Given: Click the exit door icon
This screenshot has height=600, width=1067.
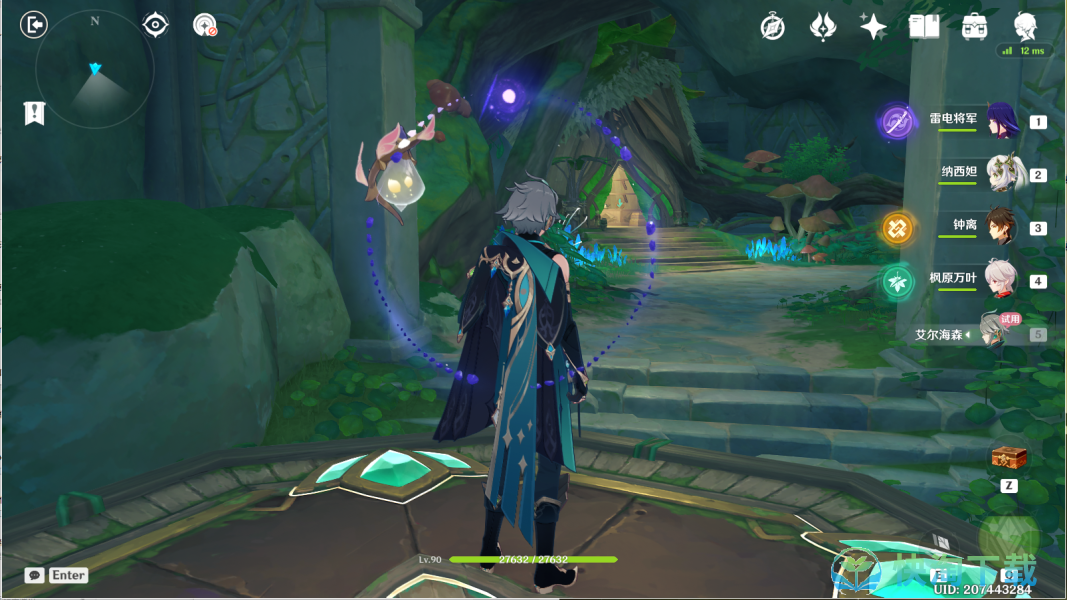Looking at the screenshot, I should (x=34, y=25).
